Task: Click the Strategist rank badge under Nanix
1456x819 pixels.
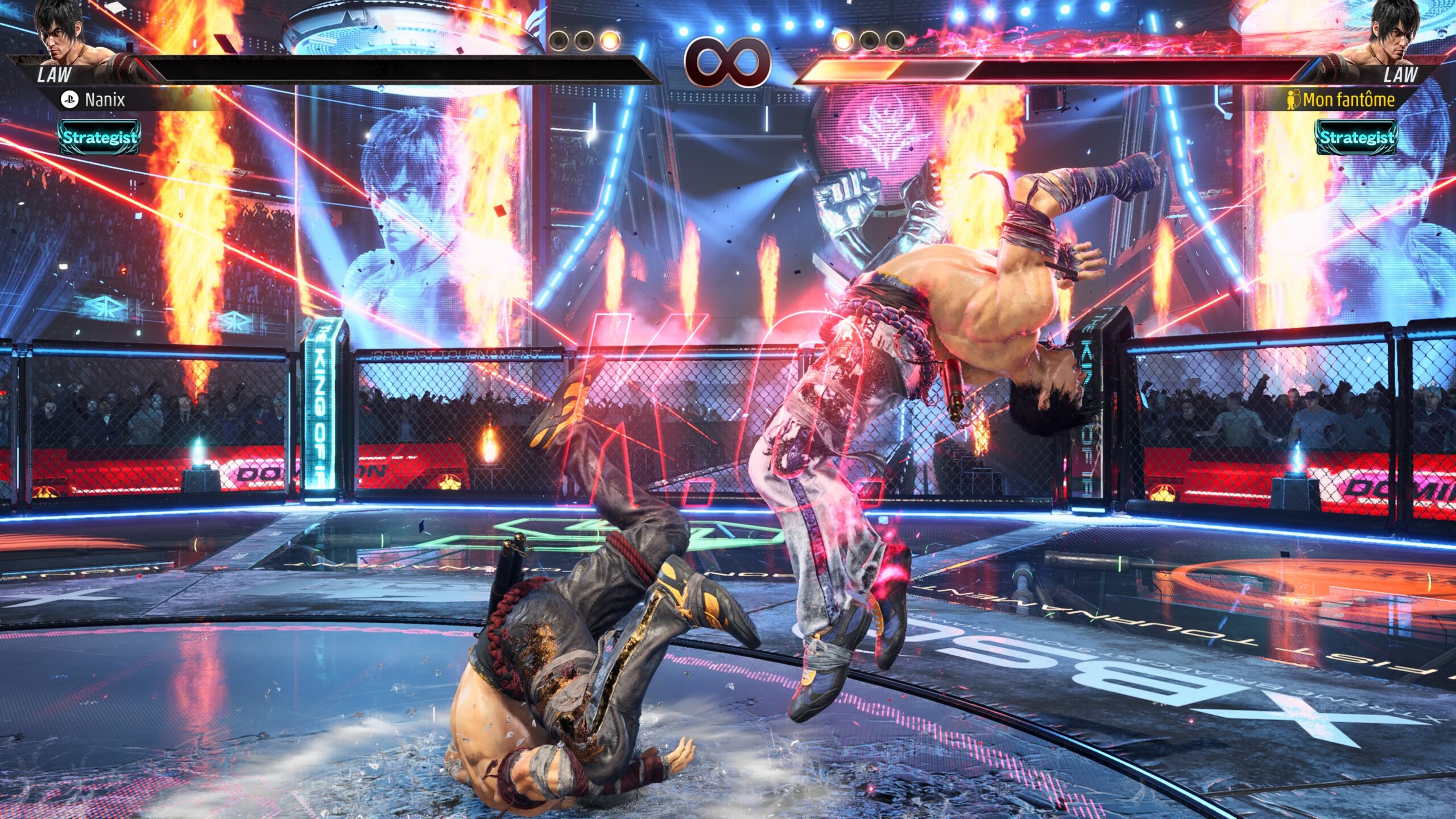Action: coord(100,137)
